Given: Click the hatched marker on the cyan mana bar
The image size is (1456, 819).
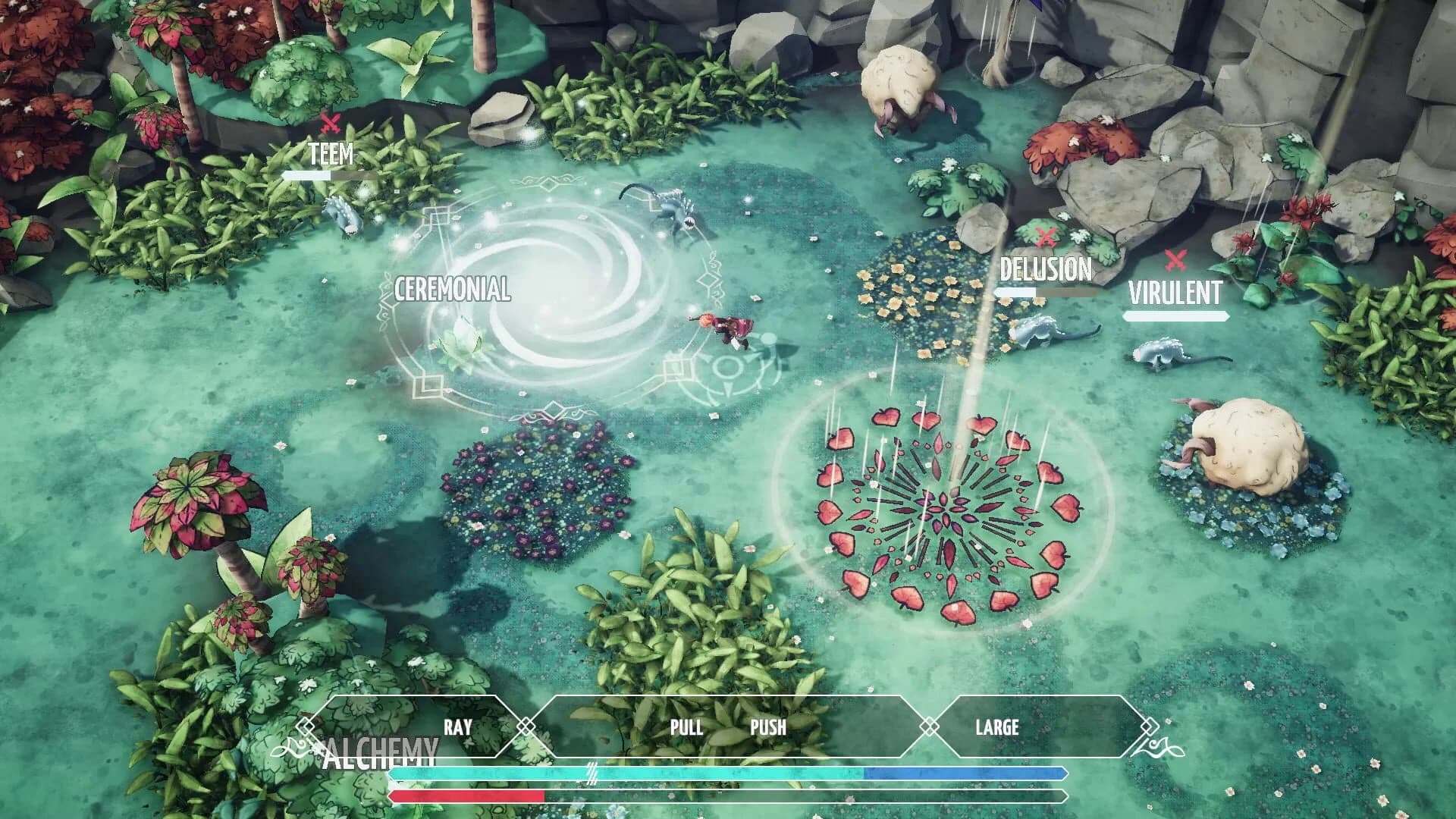Looking at the screenshot, I should 591,775.
